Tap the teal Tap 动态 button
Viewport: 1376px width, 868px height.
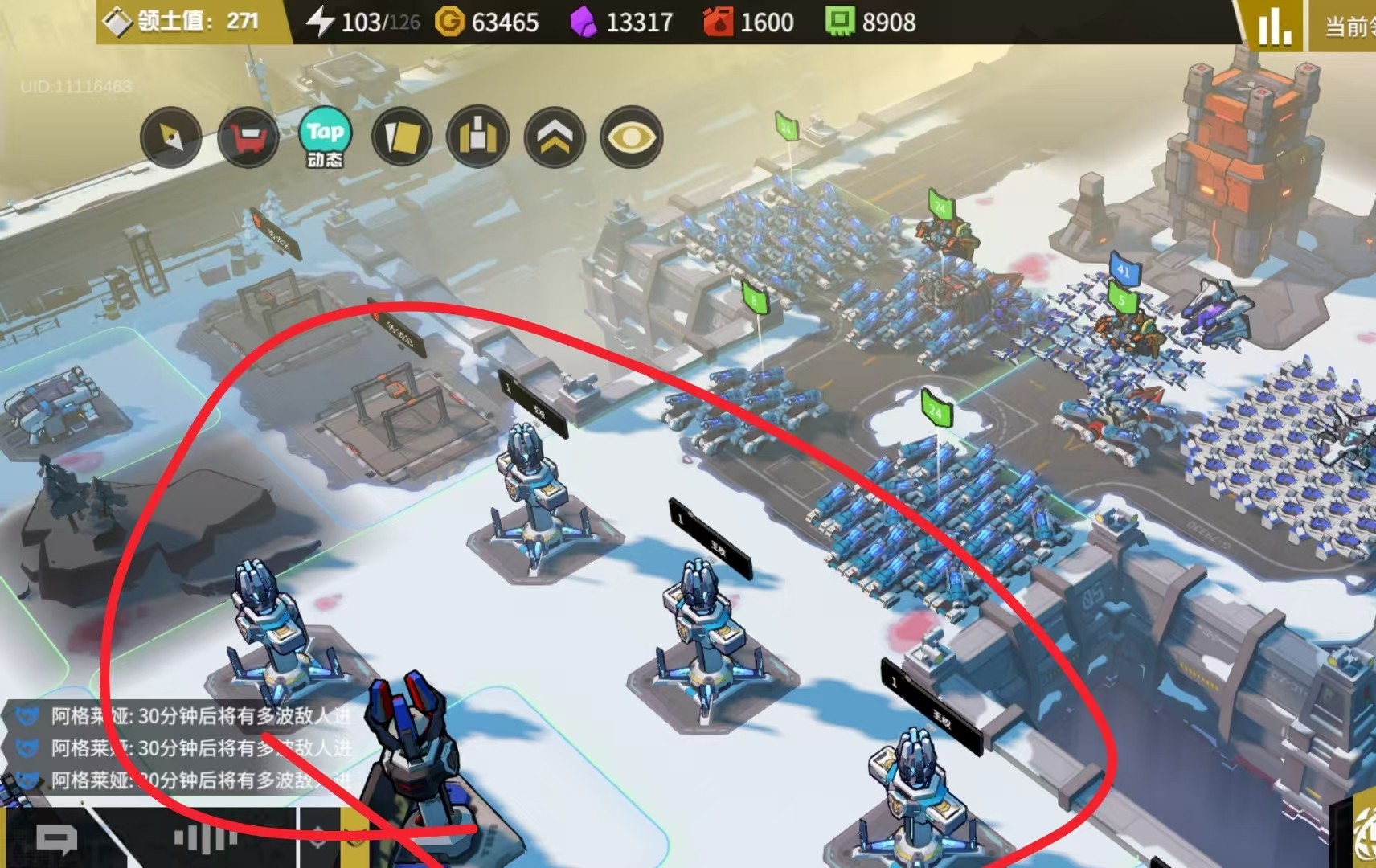point(325,137)
